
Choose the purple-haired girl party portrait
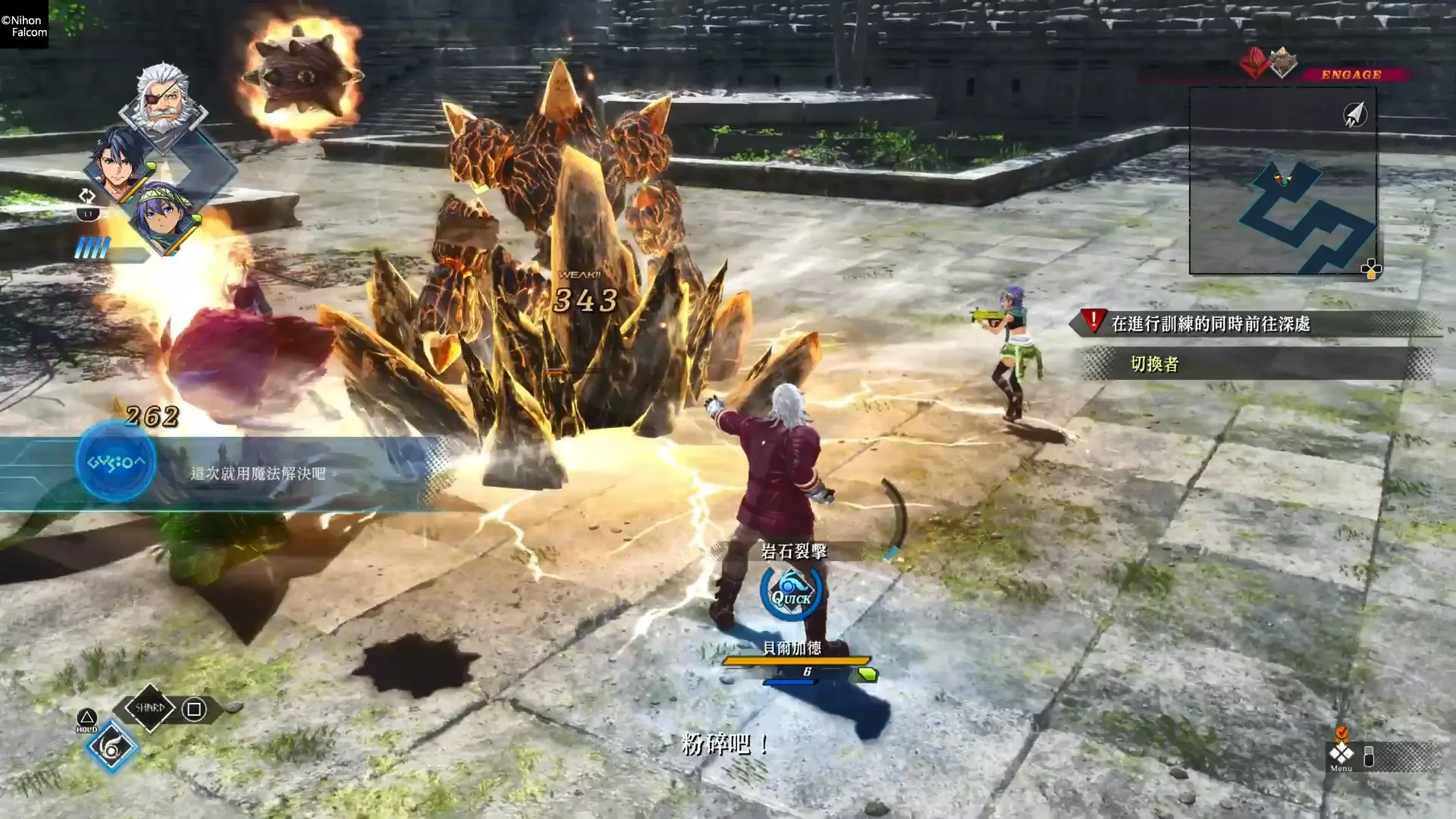point(163,215)
